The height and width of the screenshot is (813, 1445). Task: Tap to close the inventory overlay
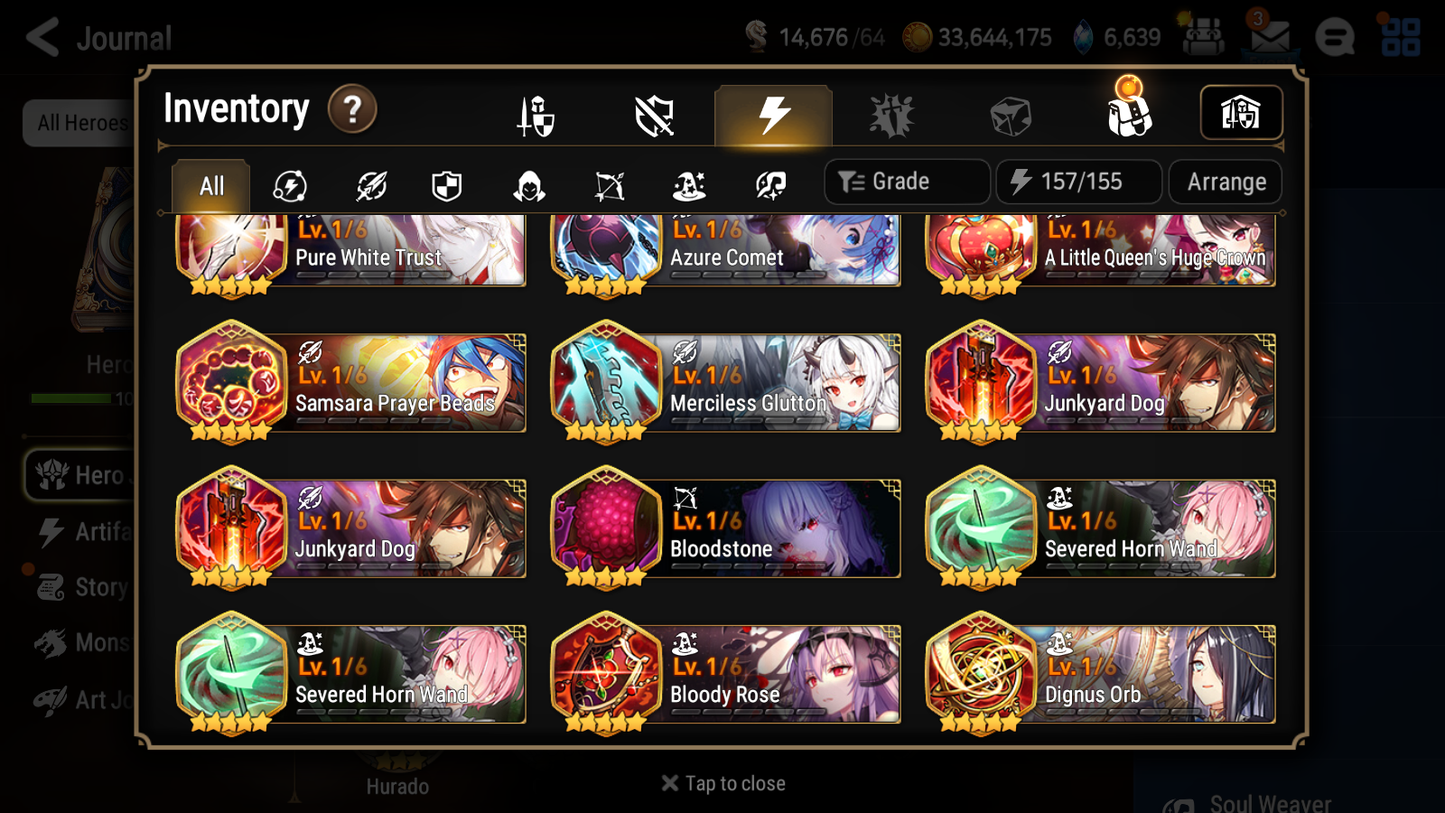[x=722, y=783]
